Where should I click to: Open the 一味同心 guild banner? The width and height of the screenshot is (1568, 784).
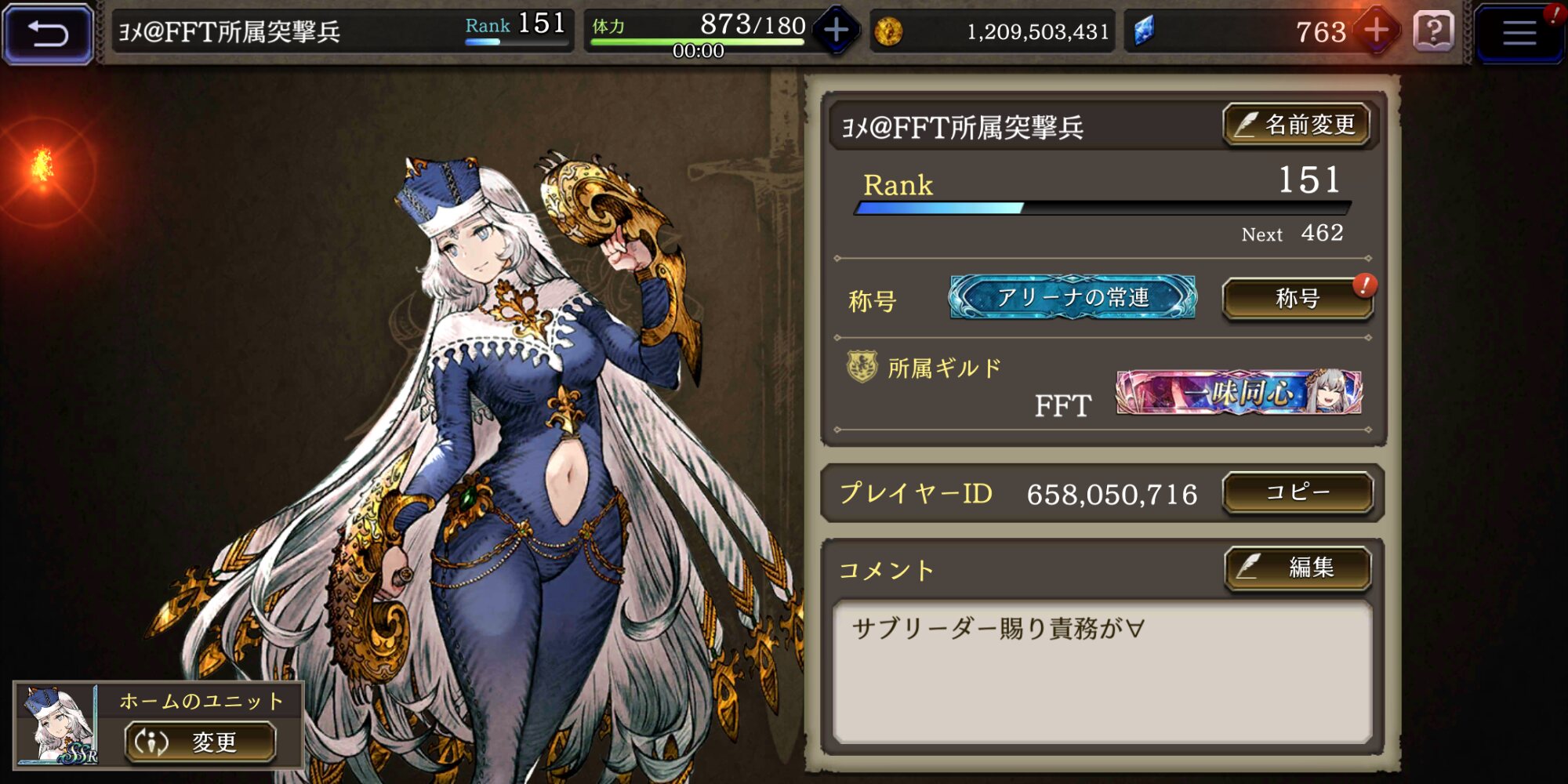1239,392
